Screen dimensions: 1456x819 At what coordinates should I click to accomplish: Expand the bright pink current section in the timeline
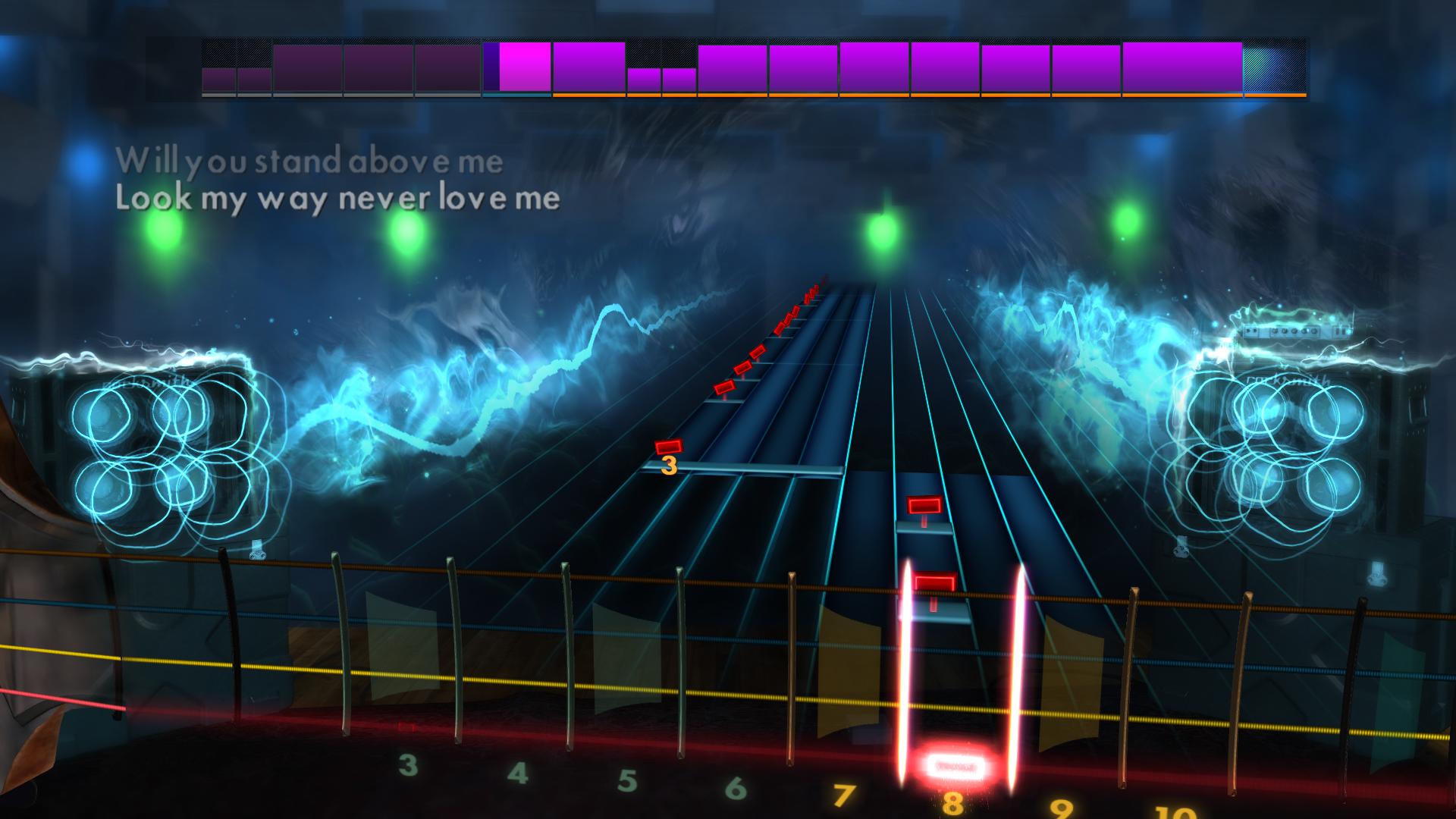click(x=523, y=67)
